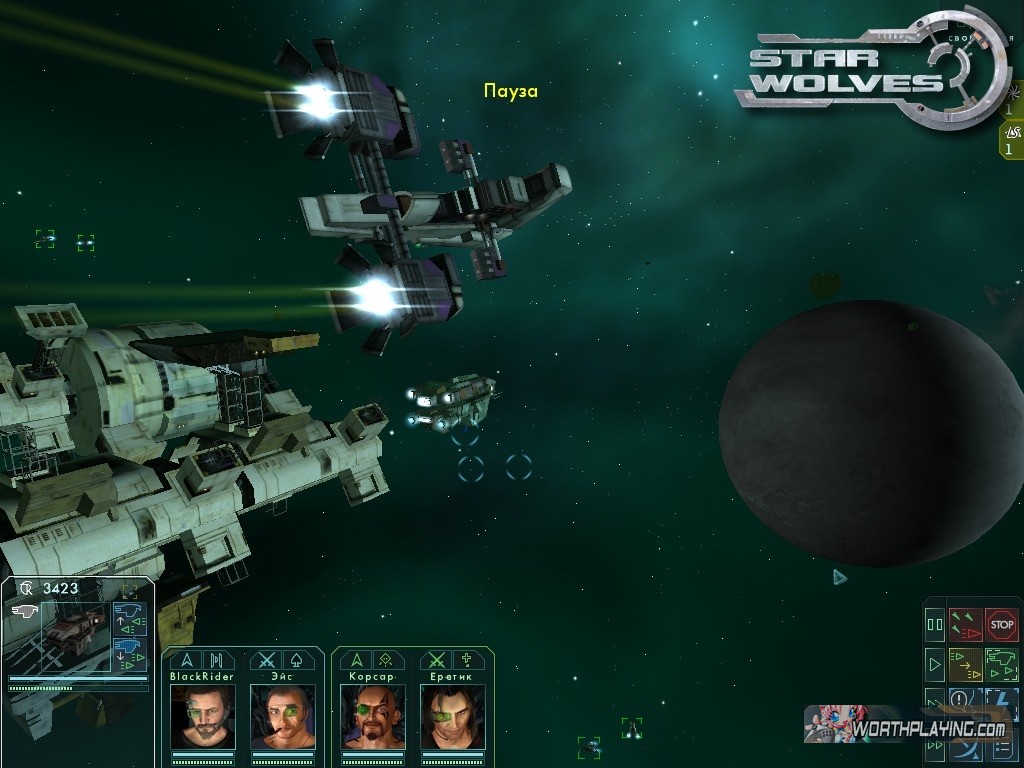The height and width of the screenshot is (768, 1024).
Task: Toggle the crossed-swords icon above Эйс
Action: 265,660
